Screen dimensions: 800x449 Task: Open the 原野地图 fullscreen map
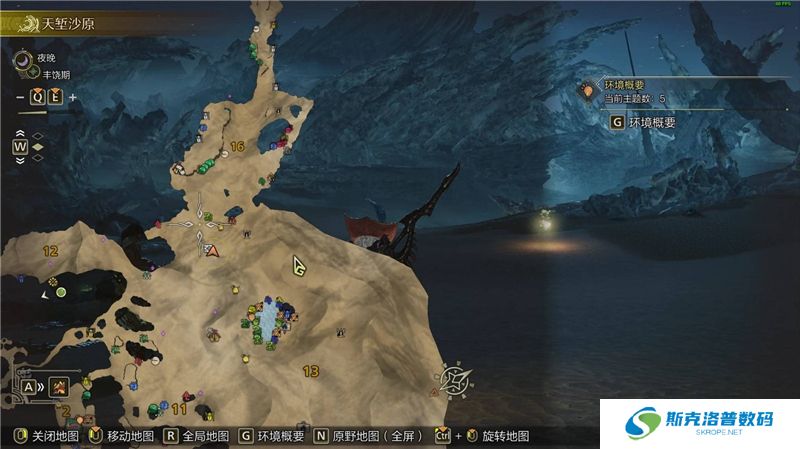pyautogui.click(x=371, y=437)
